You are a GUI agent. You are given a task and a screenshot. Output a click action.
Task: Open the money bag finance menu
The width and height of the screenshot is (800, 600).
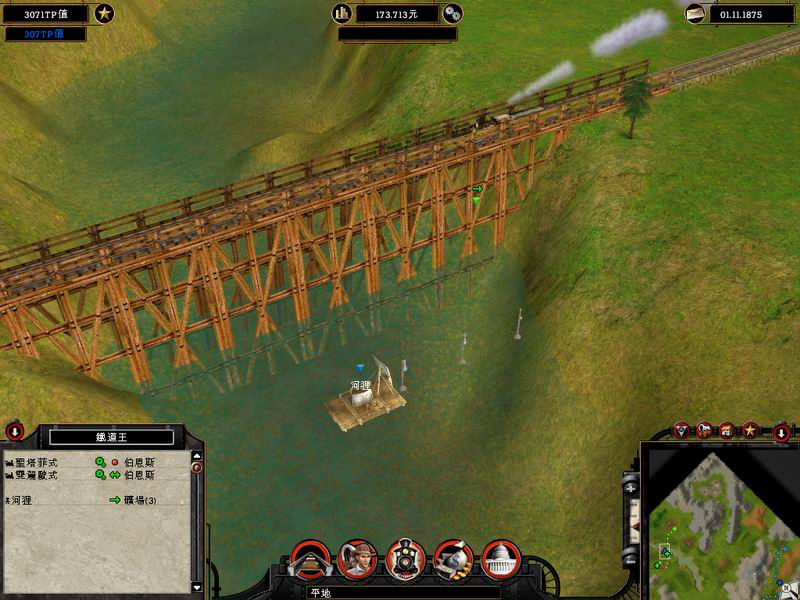point(452,559)
